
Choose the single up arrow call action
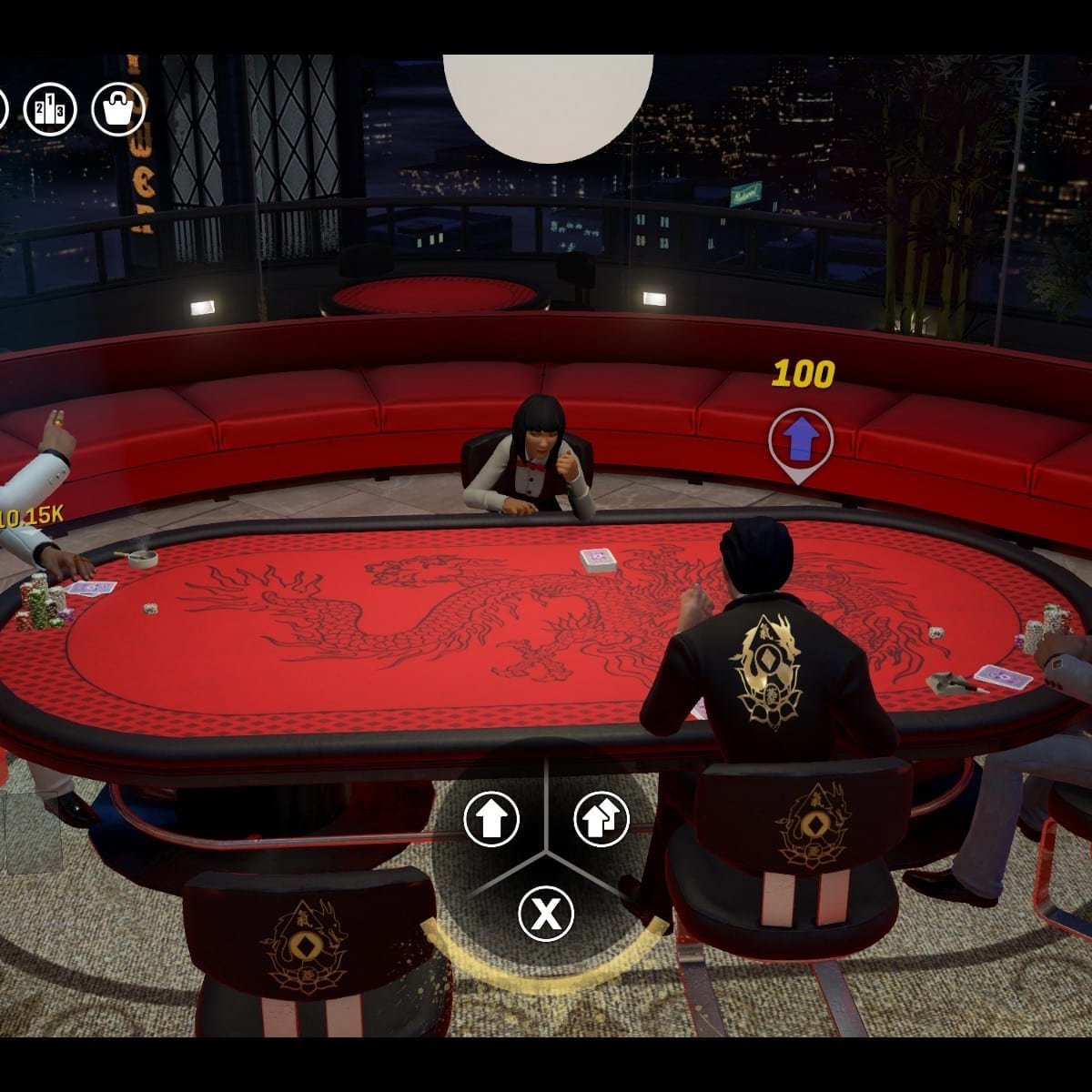(491, 818)
